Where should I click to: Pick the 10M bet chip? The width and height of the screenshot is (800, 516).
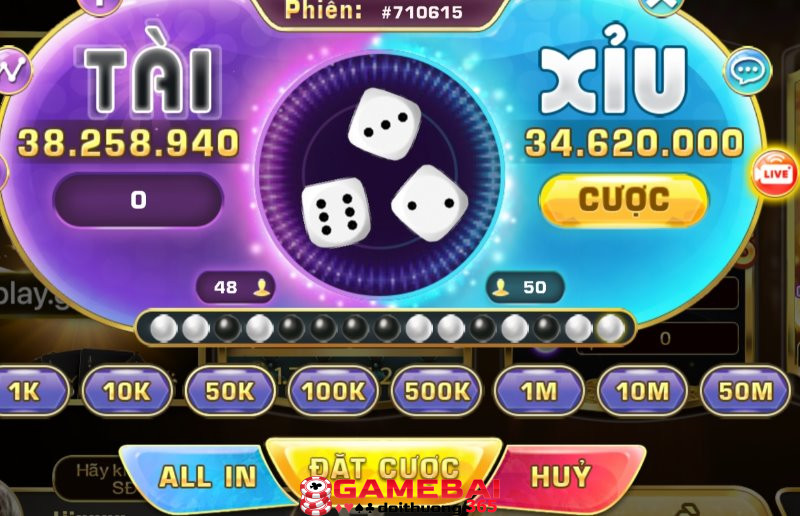point(642,391)
